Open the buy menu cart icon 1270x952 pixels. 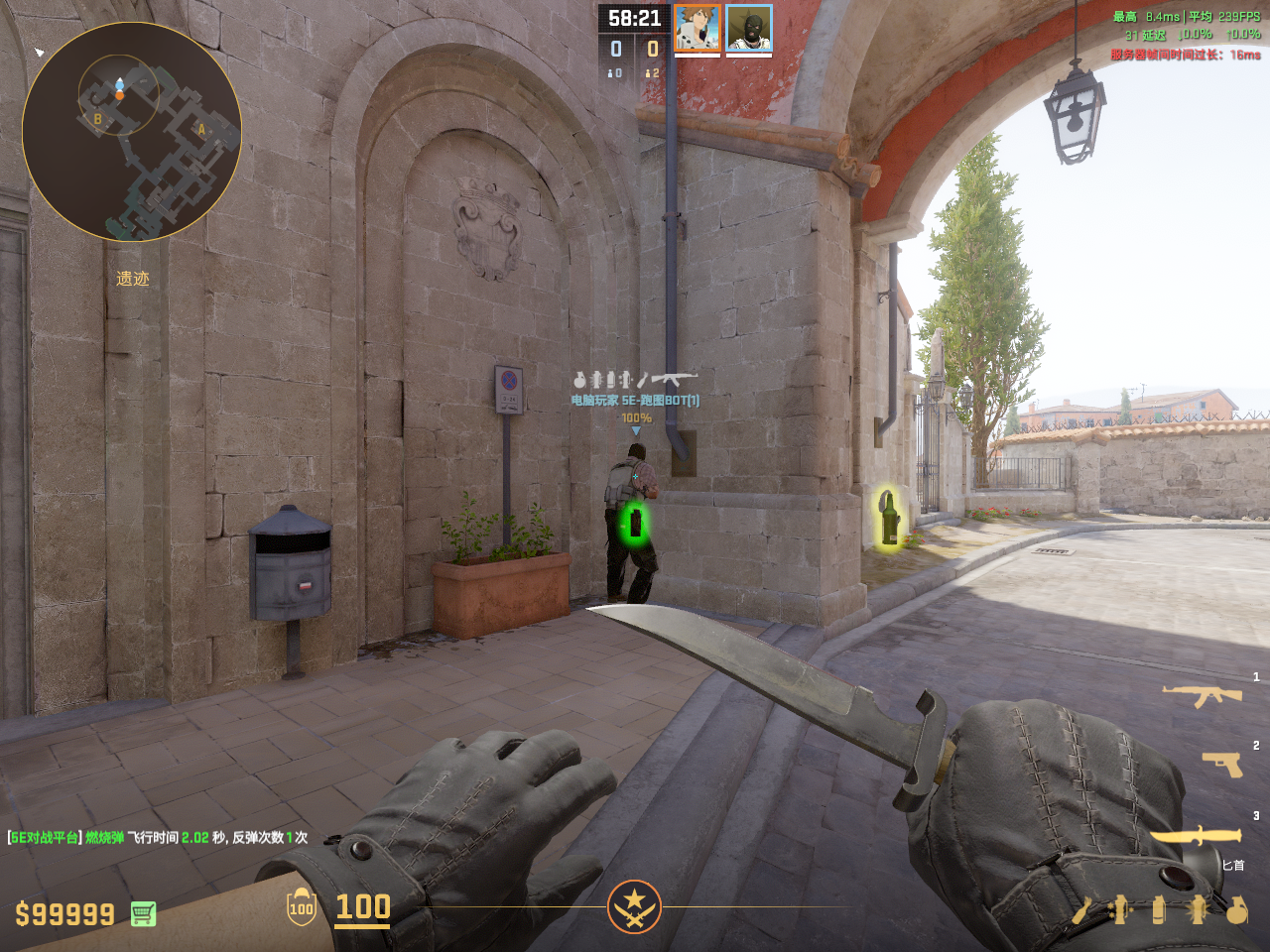tap(143, 913)
